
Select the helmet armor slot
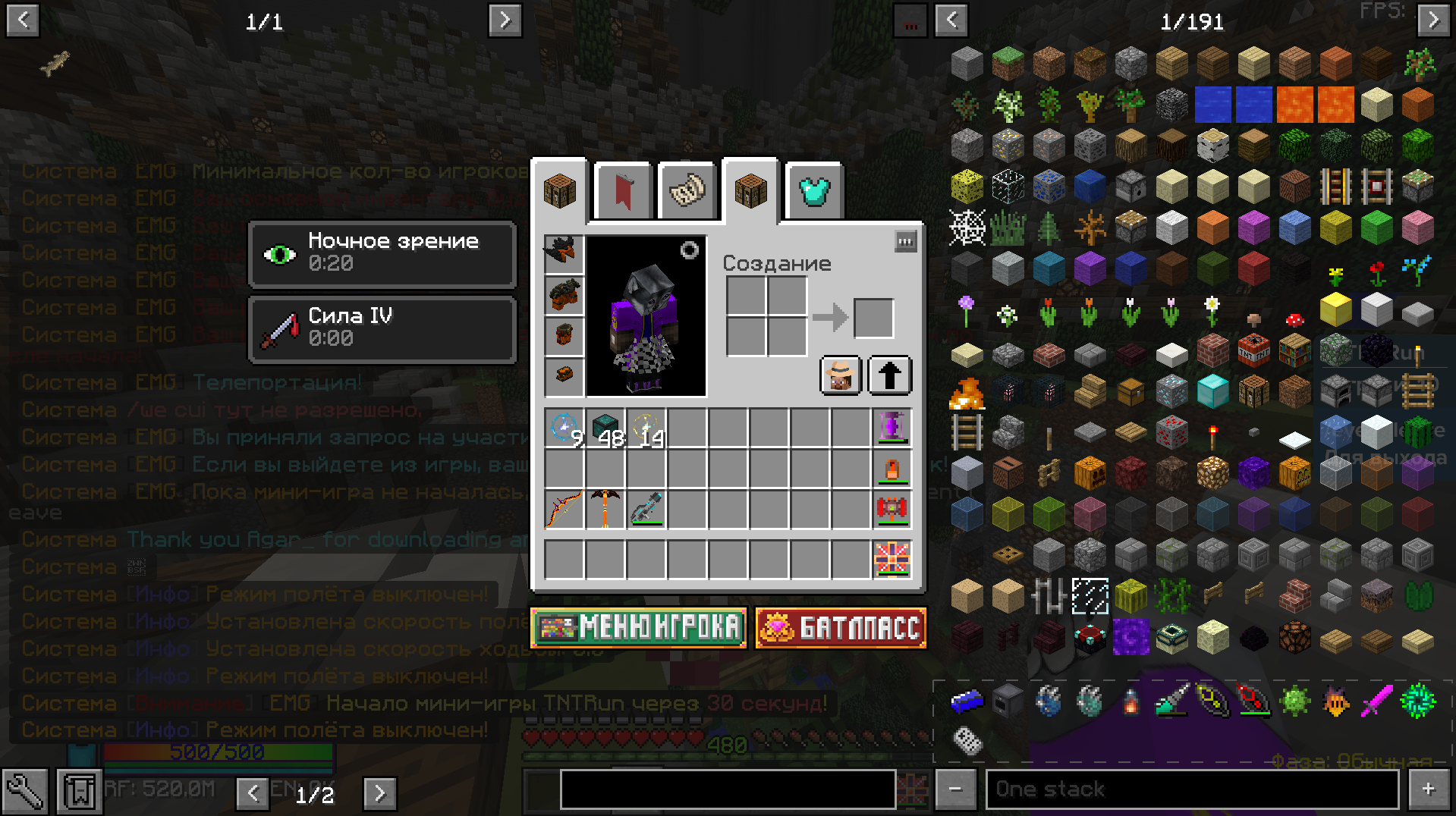pos(564,253)
